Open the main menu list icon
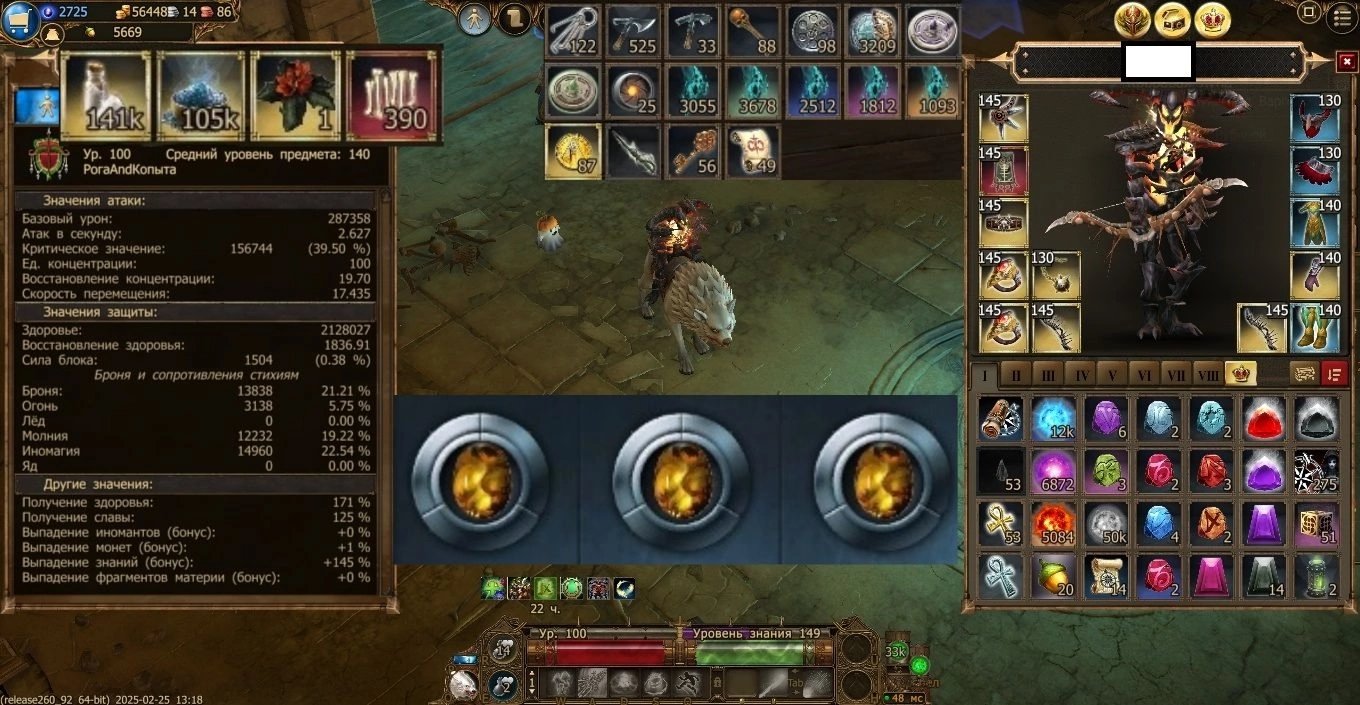This screenshot has width=1360, height=705. tap(1341, 17)
